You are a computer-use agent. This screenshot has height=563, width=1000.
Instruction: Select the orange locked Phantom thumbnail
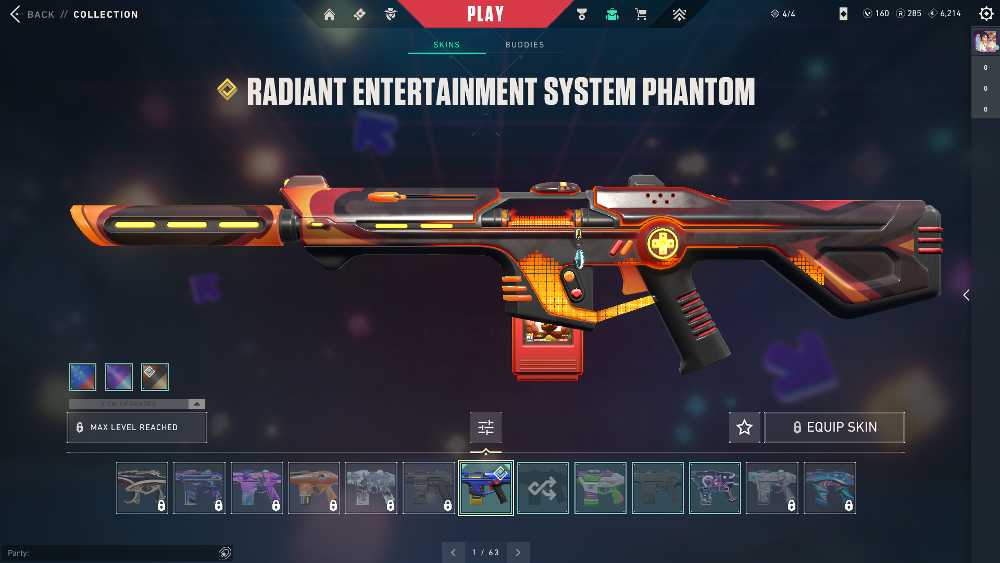tap(314, 488)
